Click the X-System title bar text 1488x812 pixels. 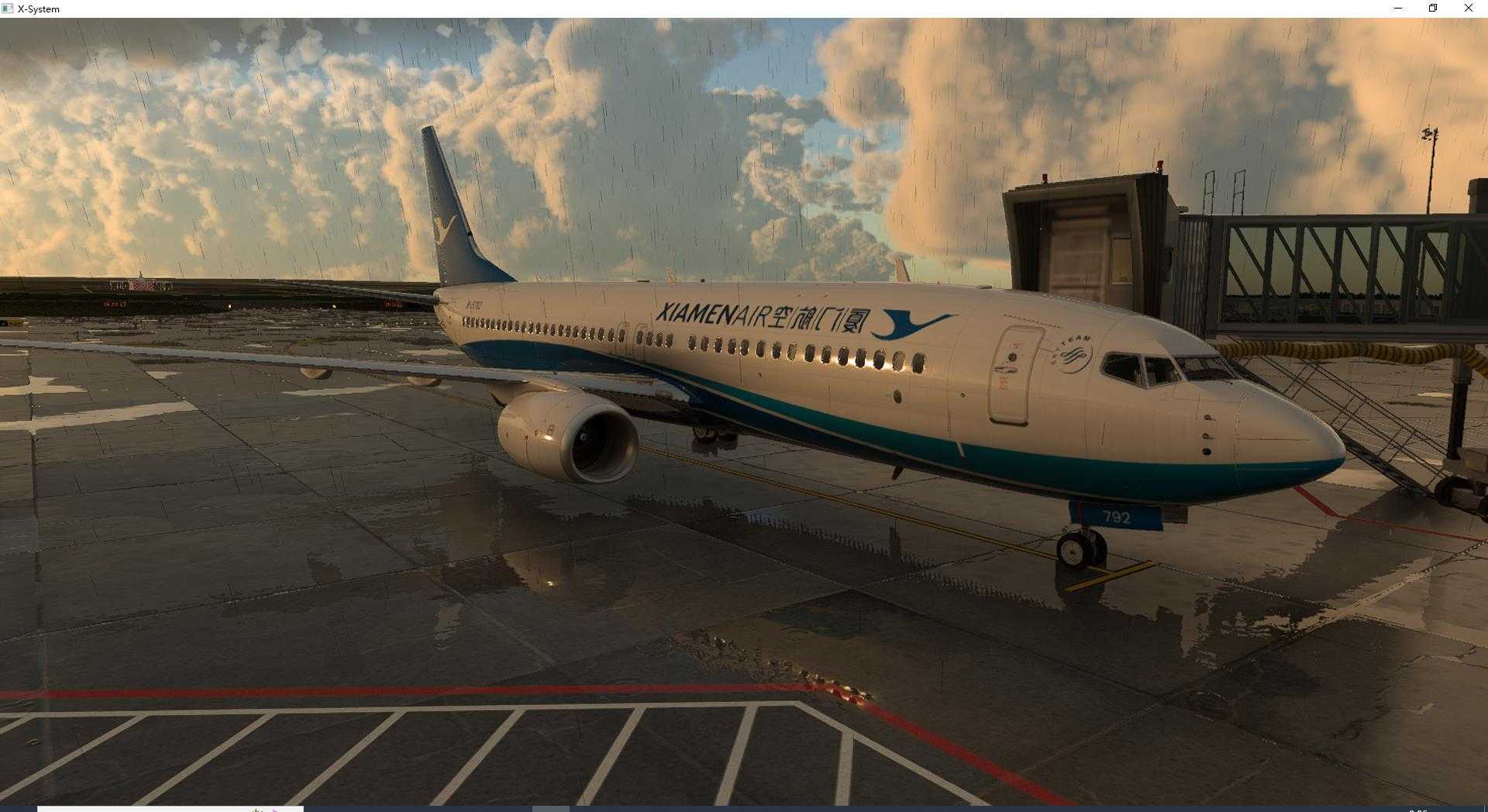pyautogui.click(x=39, y=9)
